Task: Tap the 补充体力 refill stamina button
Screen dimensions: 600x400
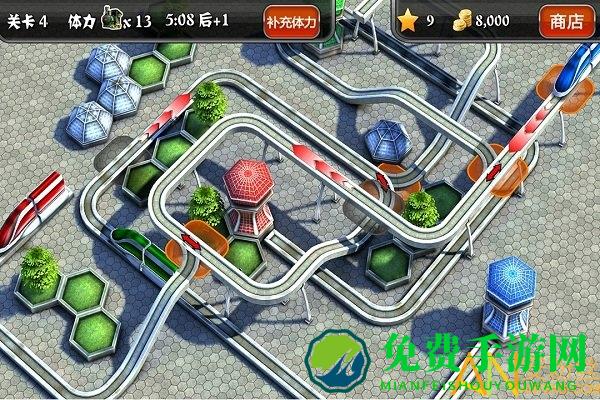Action: click(x=292, y=21)
